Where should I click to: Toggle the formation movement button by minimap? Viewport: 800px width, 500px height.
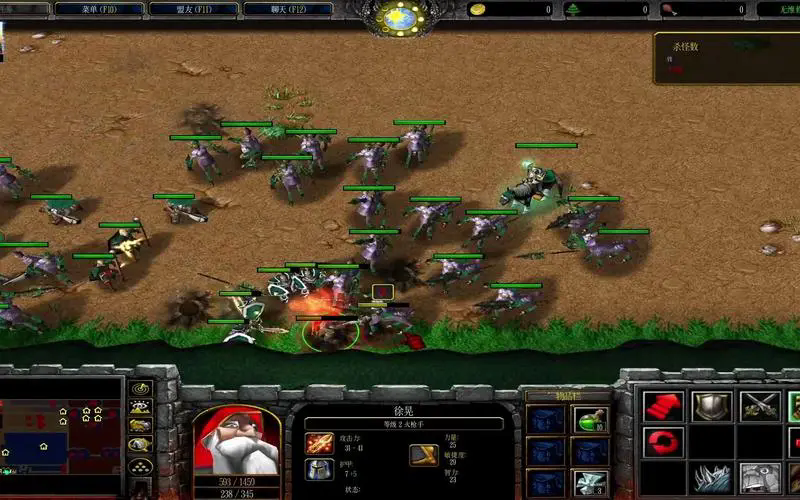140,466
